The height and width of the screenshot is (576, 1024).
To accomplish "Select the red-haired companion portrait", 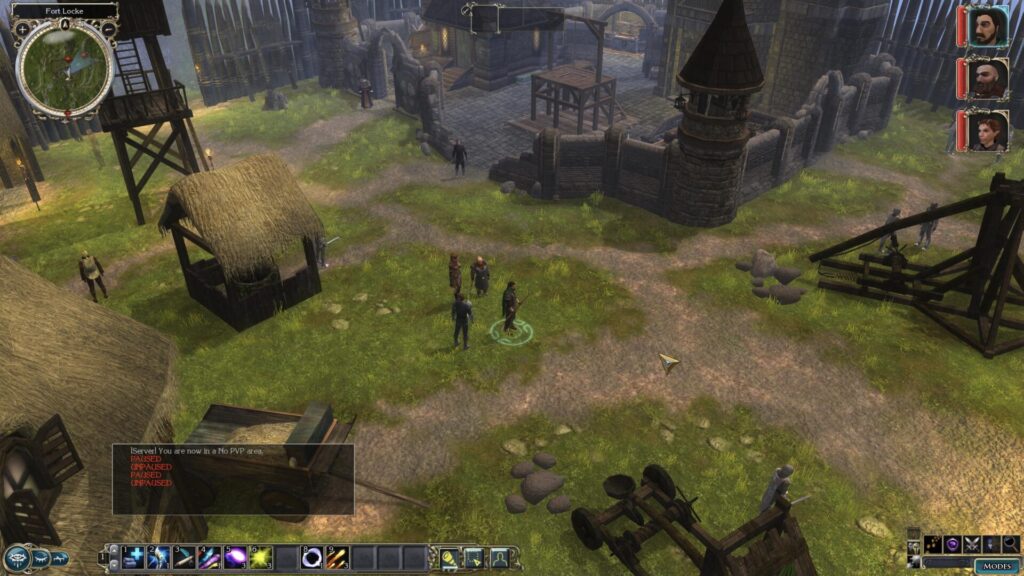I will pos(986,130).
